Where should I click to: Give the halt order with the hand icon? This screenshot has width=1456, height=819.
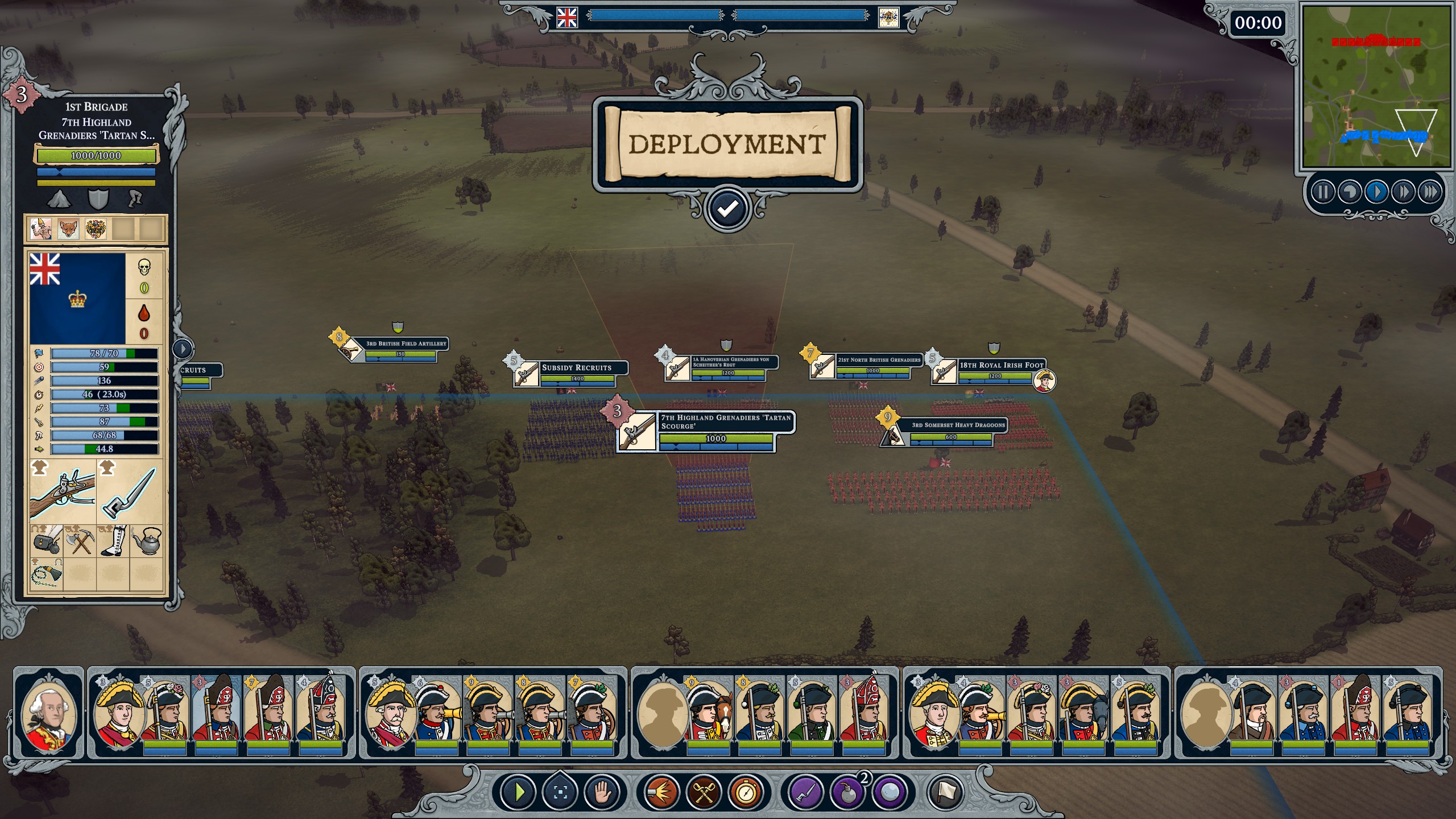[x=602, y=792]
